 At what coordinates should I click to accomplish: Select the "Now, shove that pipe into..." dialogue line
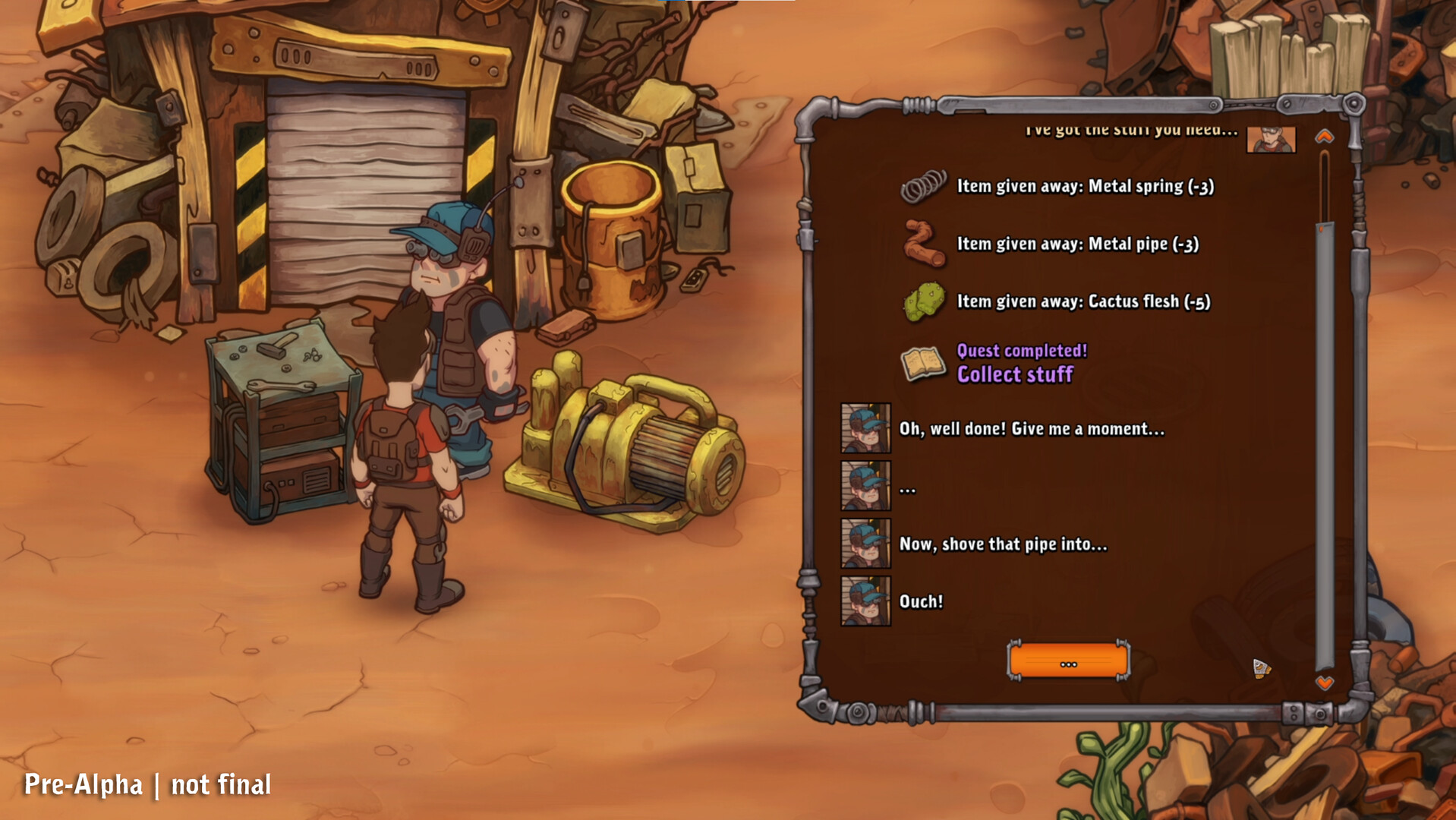point(1004,544)
